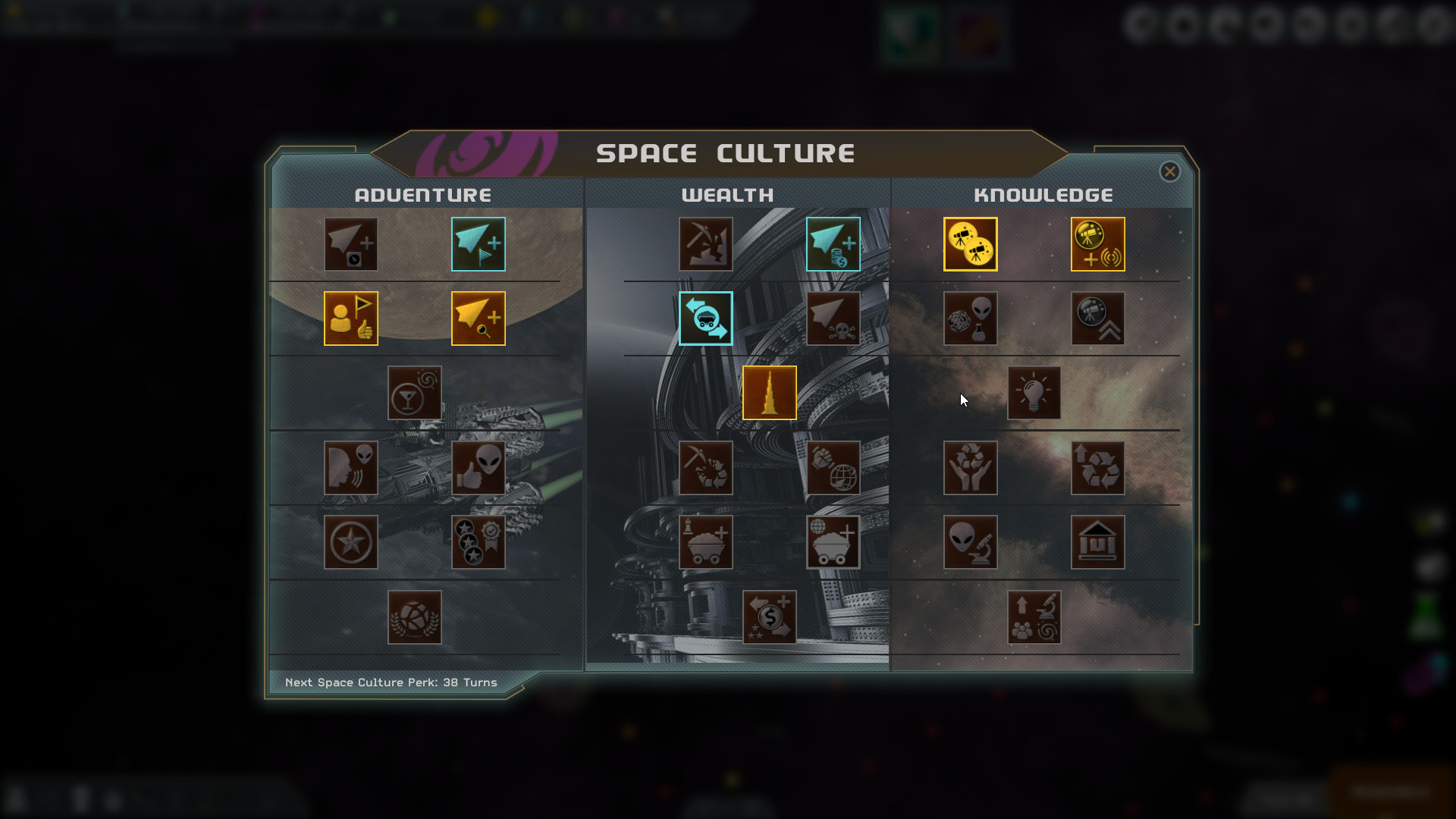Select the alien thumbs-up approval perk
The height and width of the screenshot is (819, 1456).
click(x=479, y=468)
